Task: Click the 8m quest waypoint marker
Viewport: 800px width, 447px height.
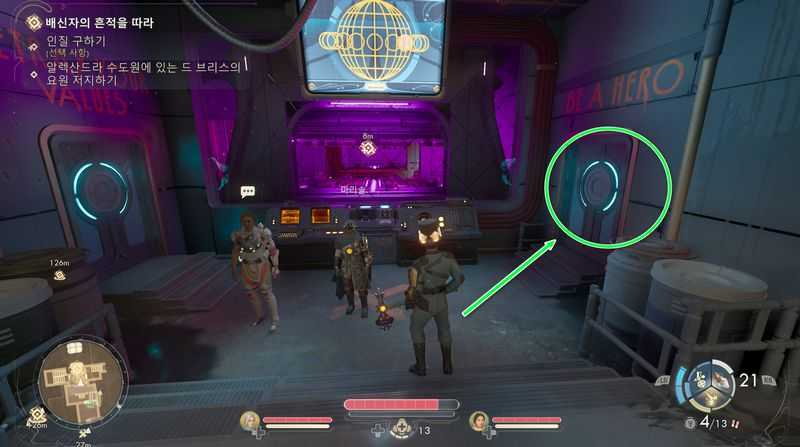Action: click(367, 148)
